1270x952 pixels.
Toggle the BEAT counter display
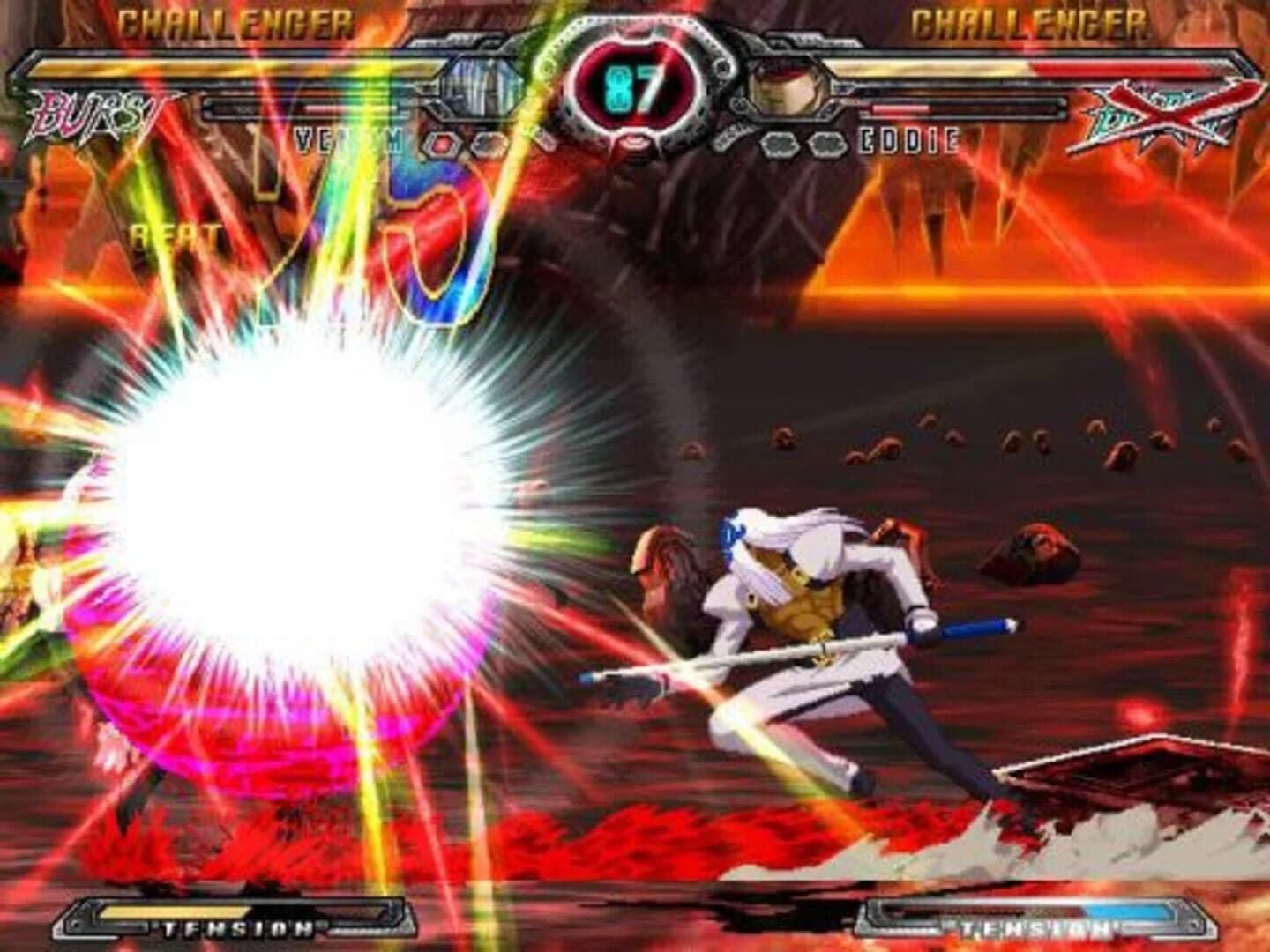pos(173,235)
